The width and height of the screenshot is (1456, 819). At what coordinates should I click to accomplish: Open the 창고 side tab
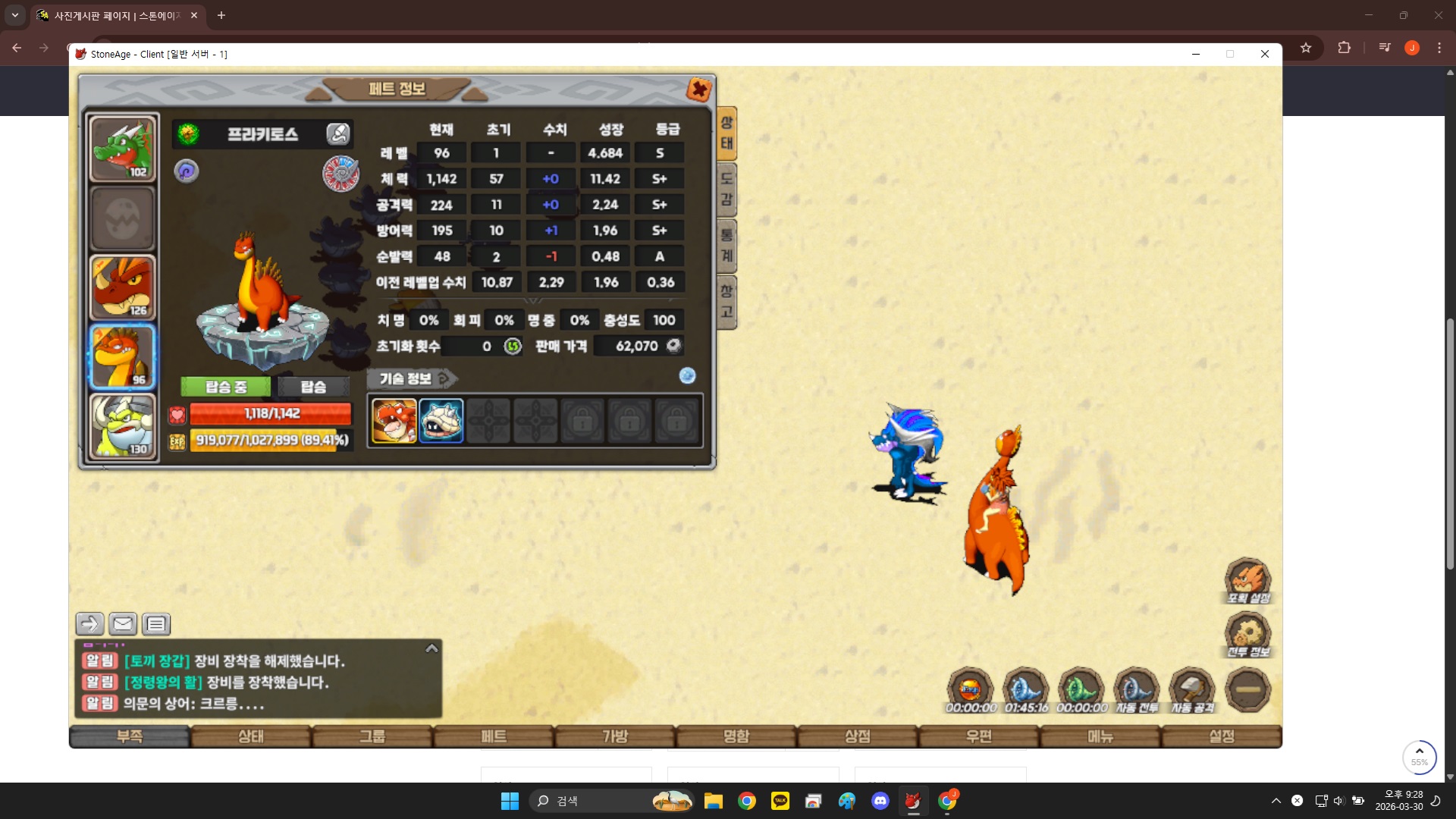[x=726, y=301]
